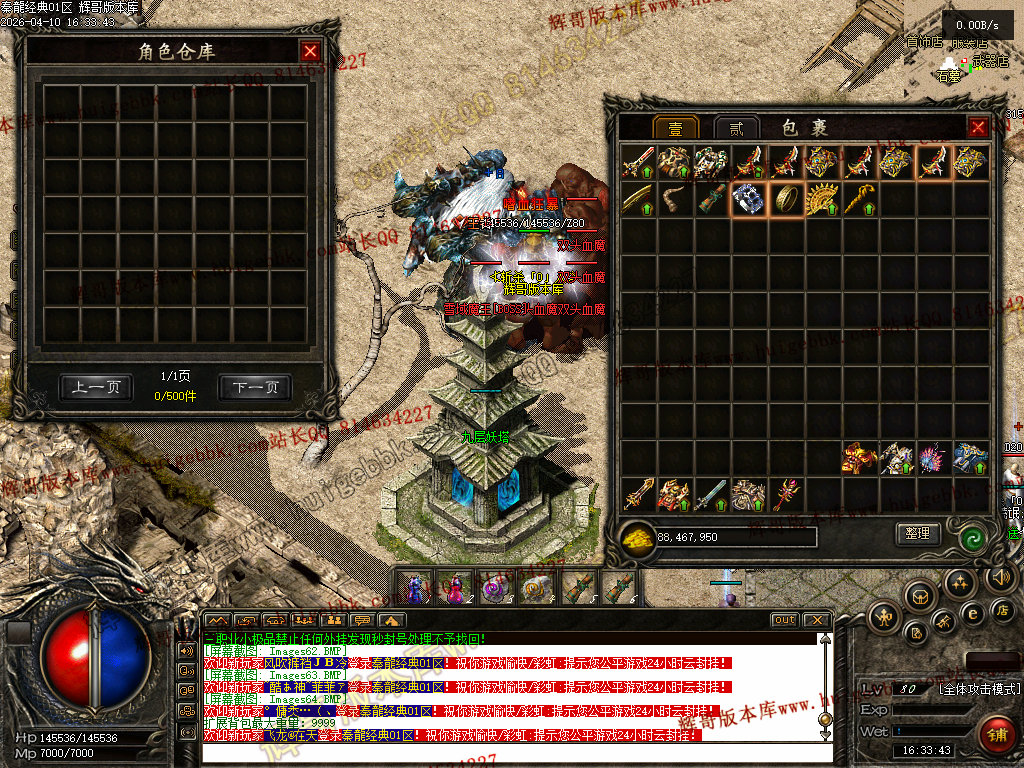Close the 角色仓库 warehouse window
This screenshot has height=768, width=1024.
pyautogui.click(x=311, y=51)
